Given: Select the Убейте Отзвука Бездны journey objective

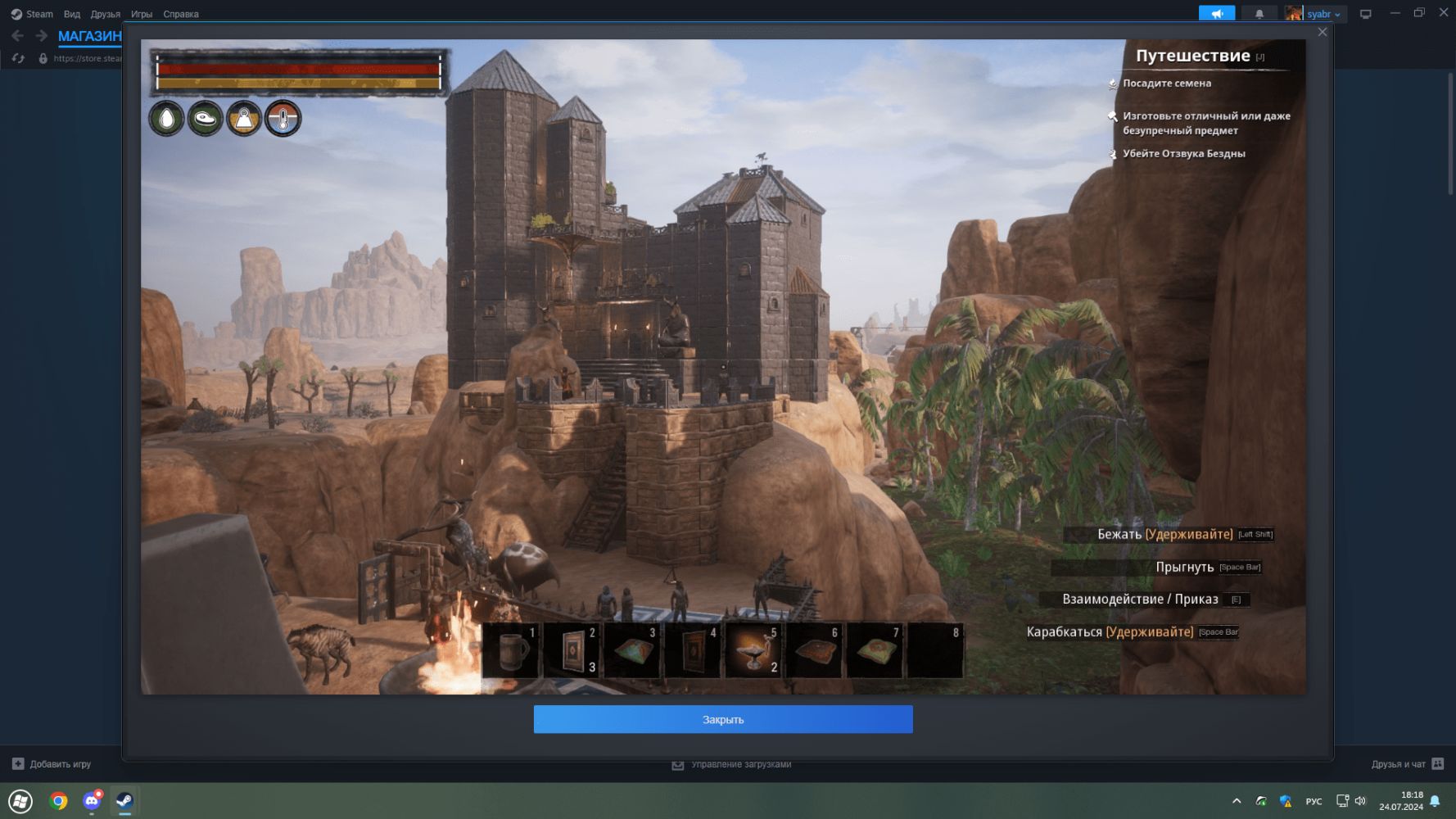Looking at the screenshot, I should click(x=1183, y=154).
